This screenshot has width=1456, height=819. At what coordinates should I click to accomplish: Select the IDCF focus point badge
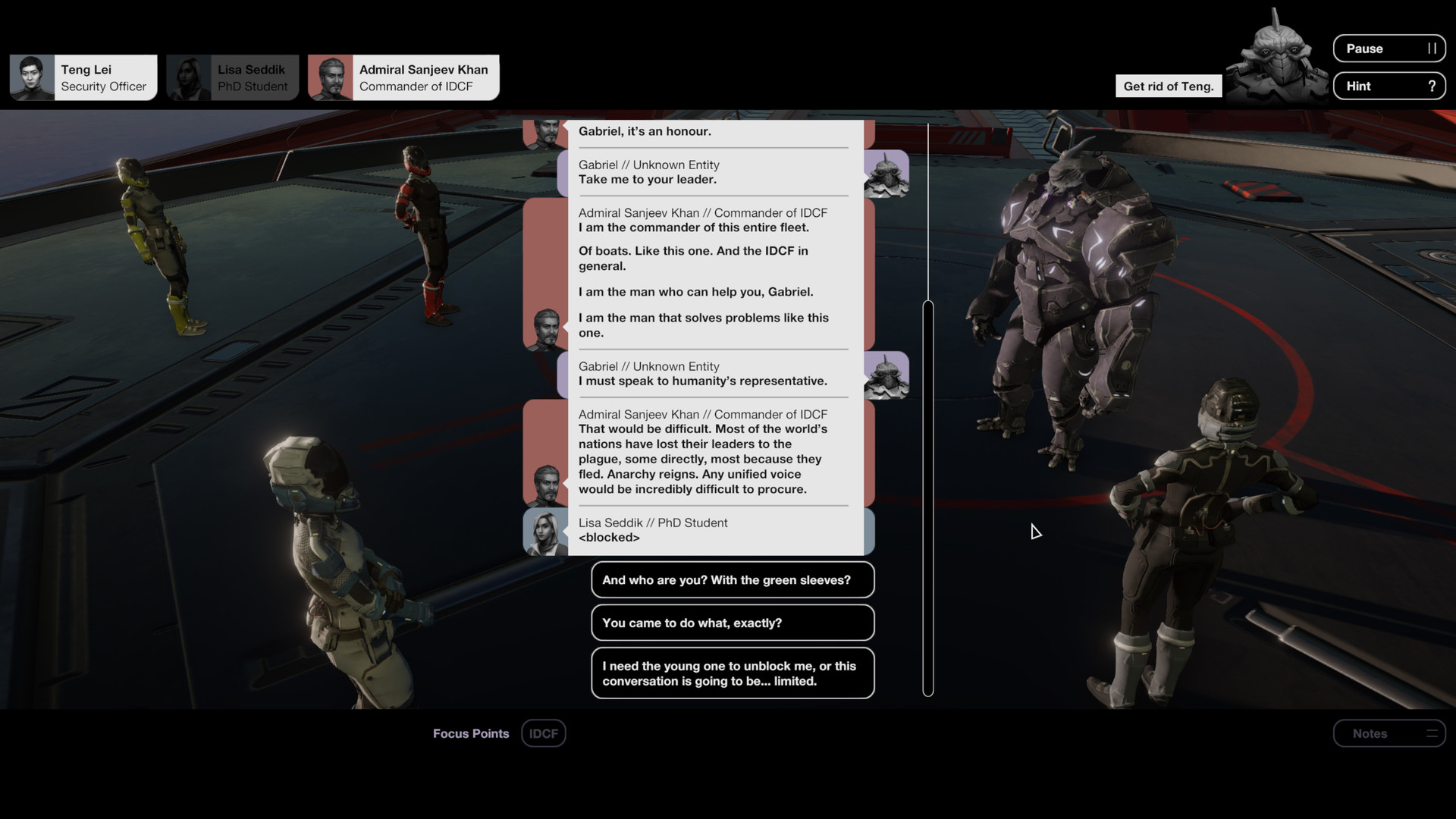543,733
